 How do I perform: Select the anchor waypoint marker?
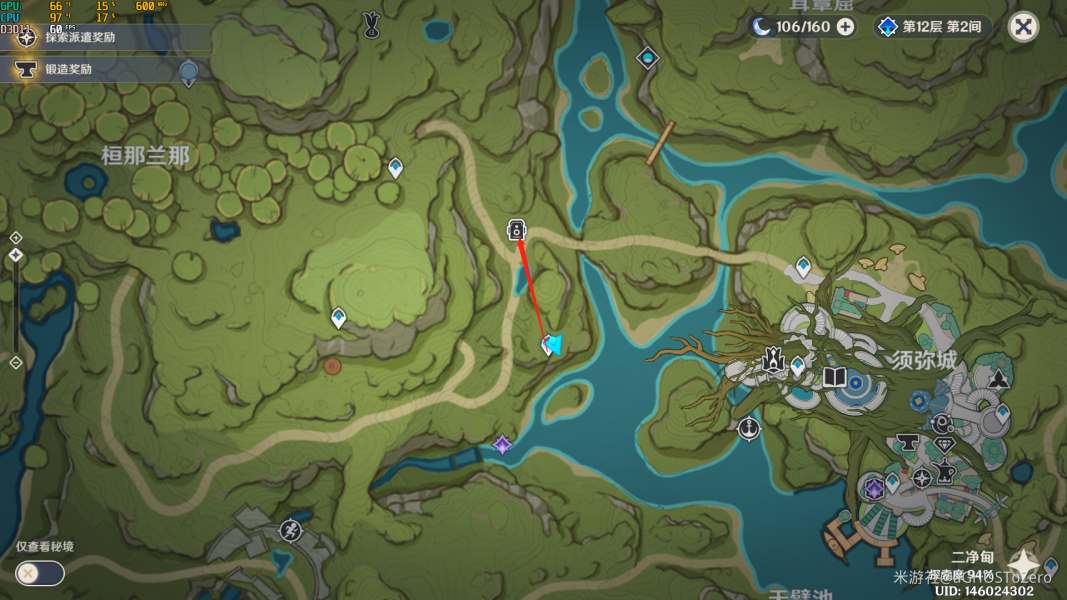(748, 428)
